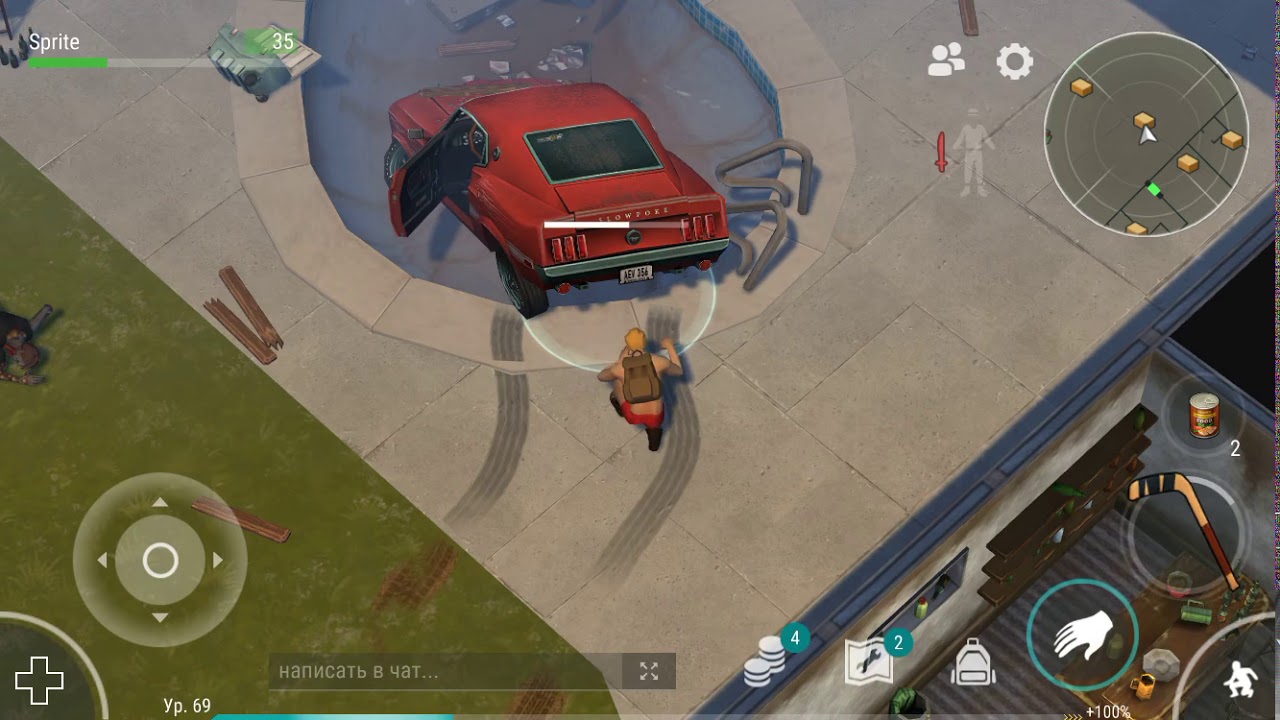This screenshot has width=1280, height=720.
Task: Open the settings gear menu
Action: pos(1014,62)
